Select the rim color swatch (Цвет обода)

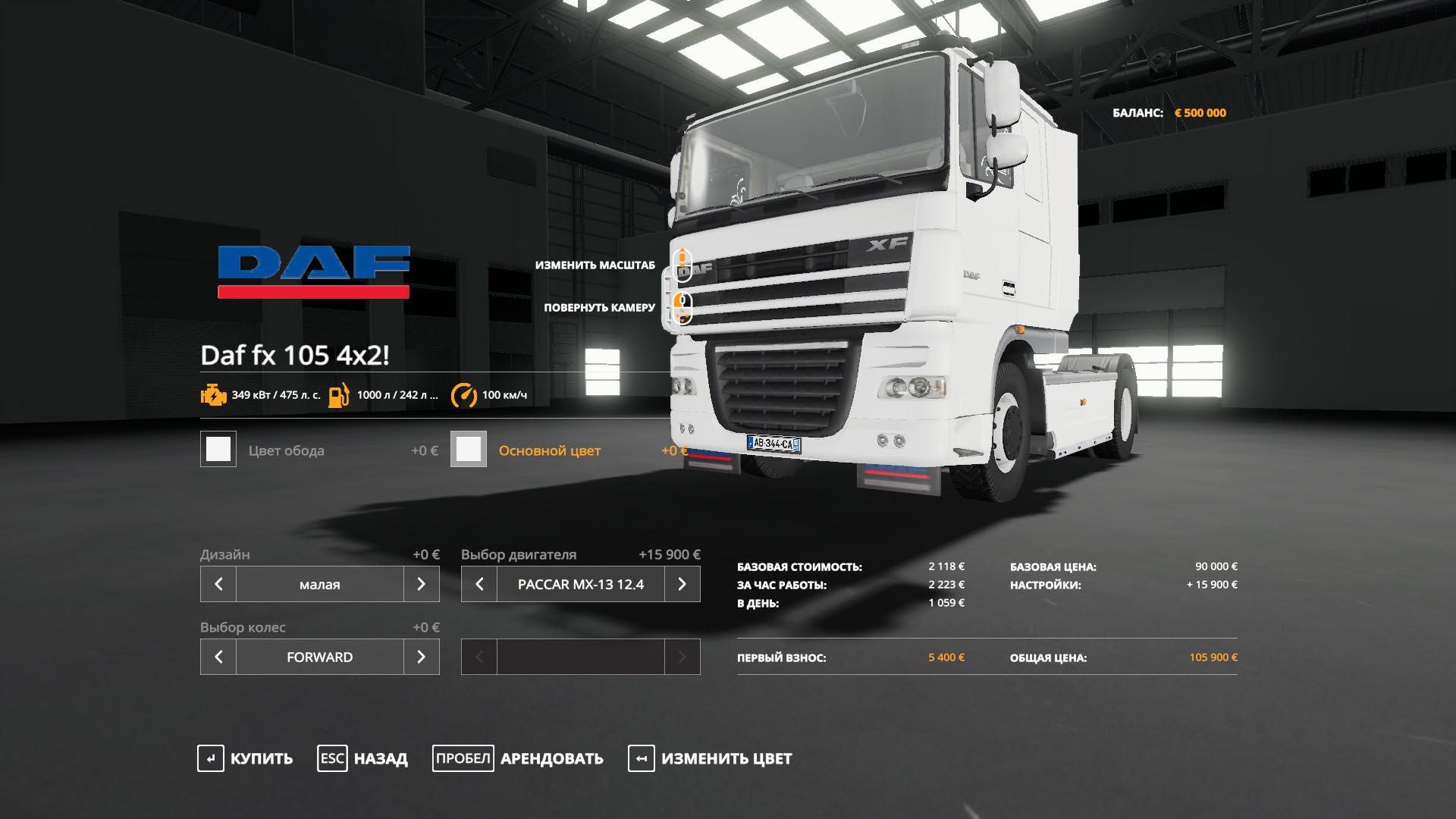(x=218, y=449)
